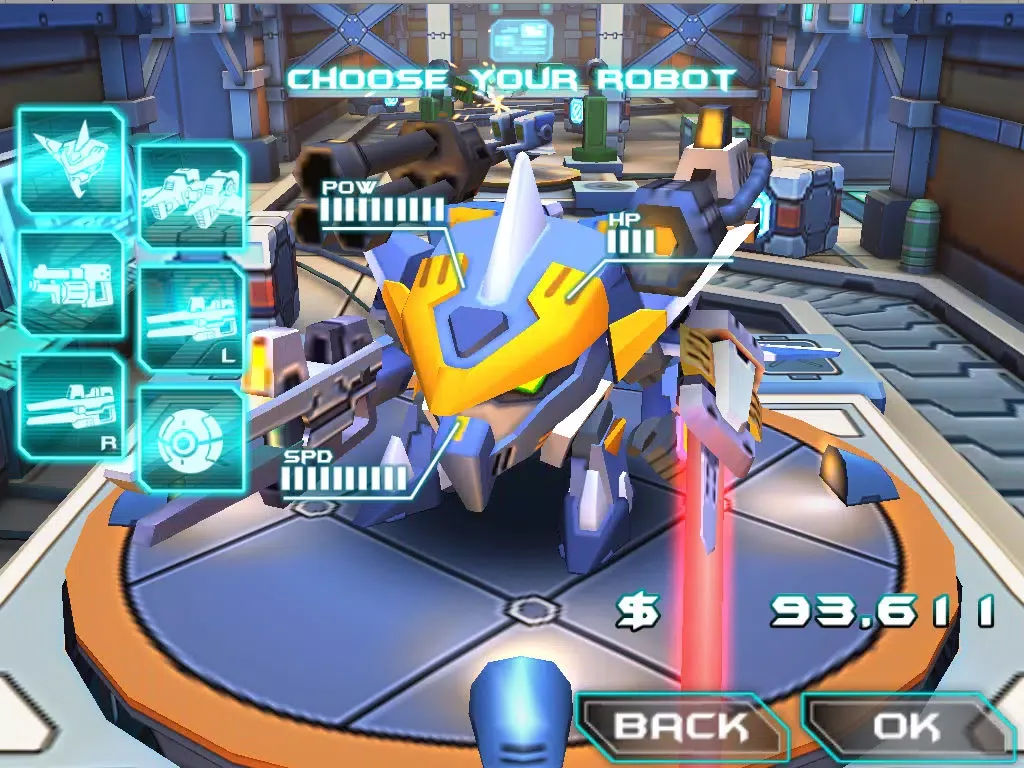Choose the robot legs part slot
Image resolution: width=1024 pixels, height=768 pixels.
point(190,196)
